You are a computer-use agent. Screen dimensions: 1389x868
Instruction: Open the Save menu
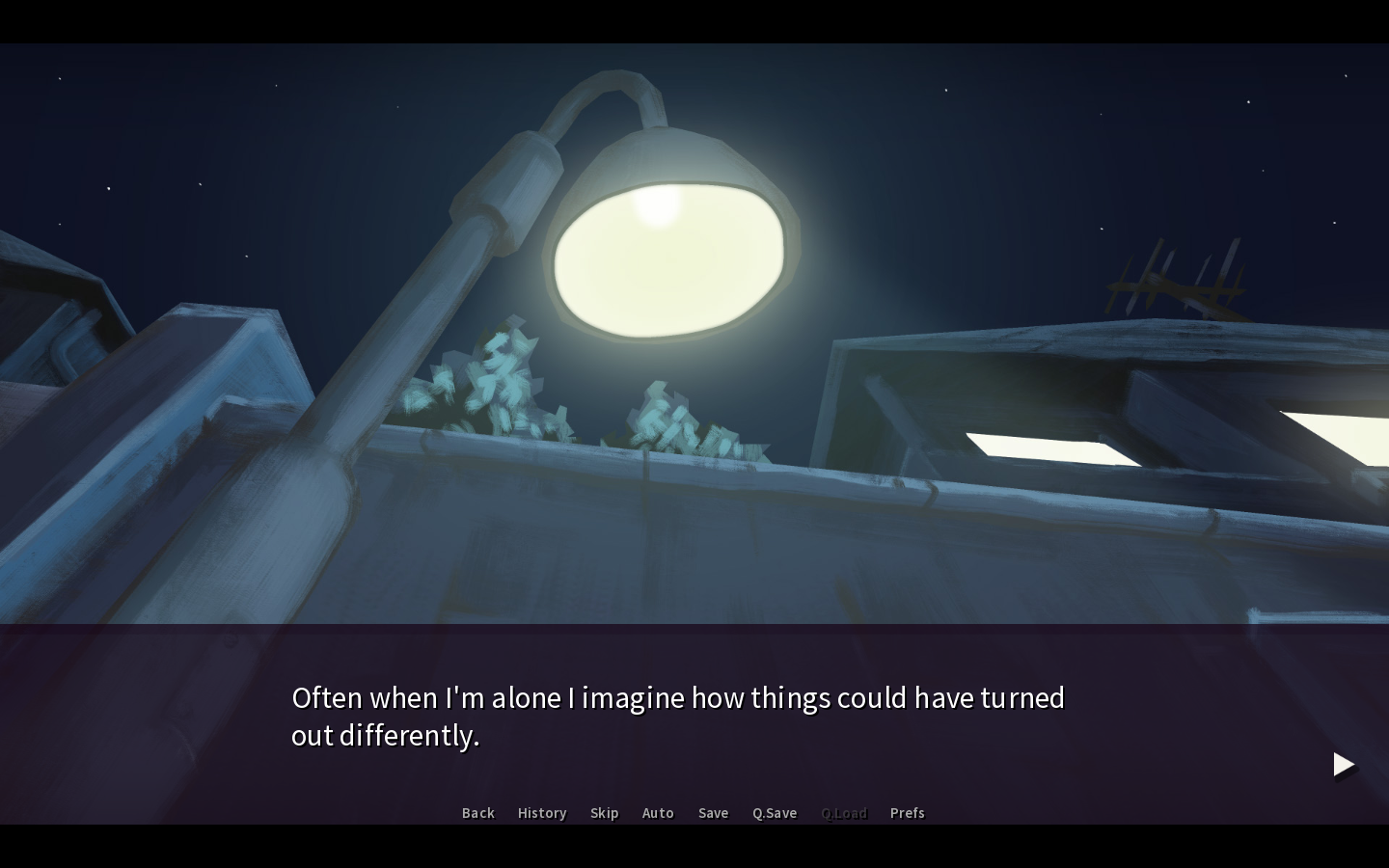point(713,813)
